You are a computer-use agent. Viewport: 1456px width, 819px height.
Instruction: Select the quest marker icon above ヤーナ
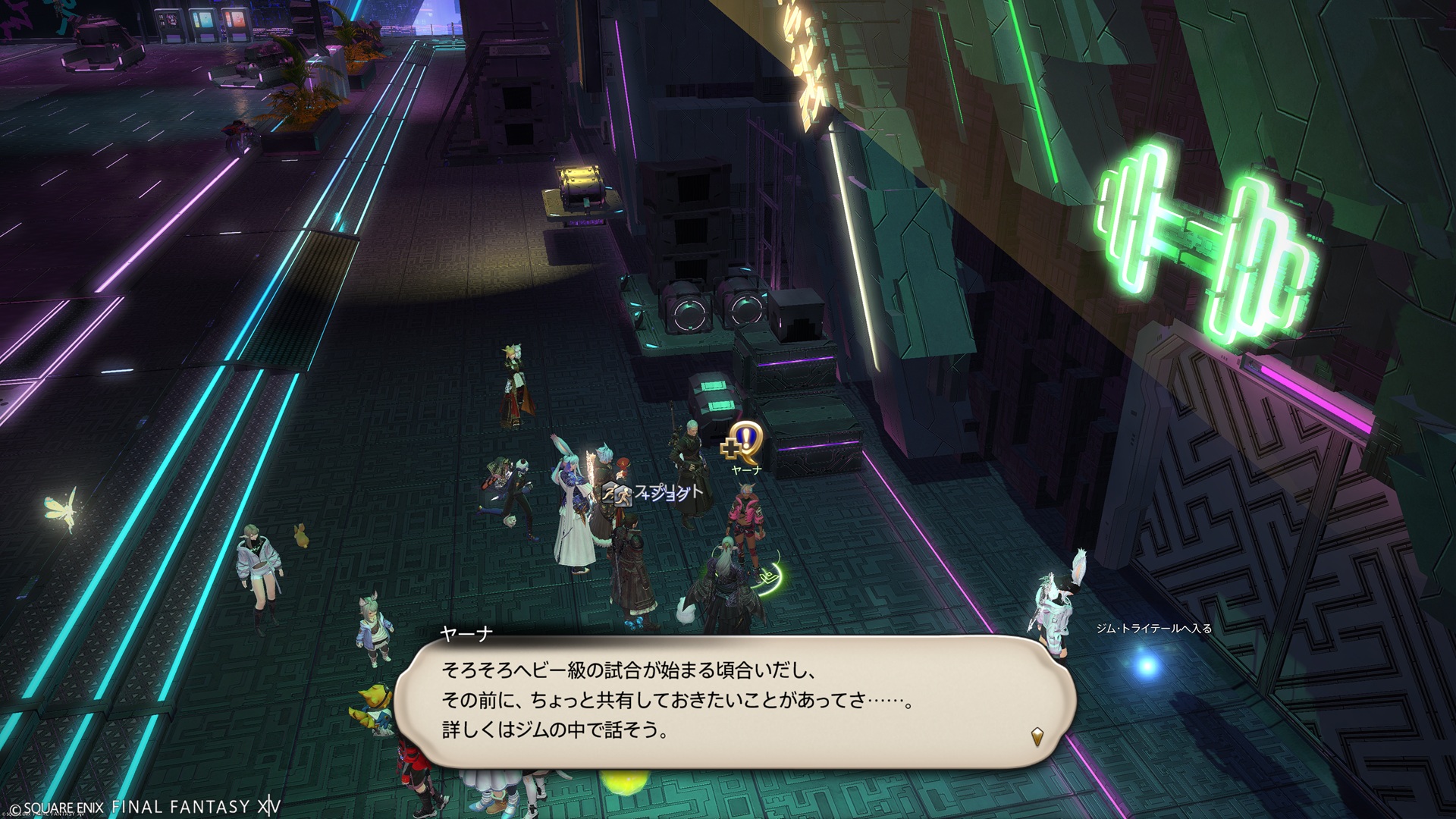point(740,444)
